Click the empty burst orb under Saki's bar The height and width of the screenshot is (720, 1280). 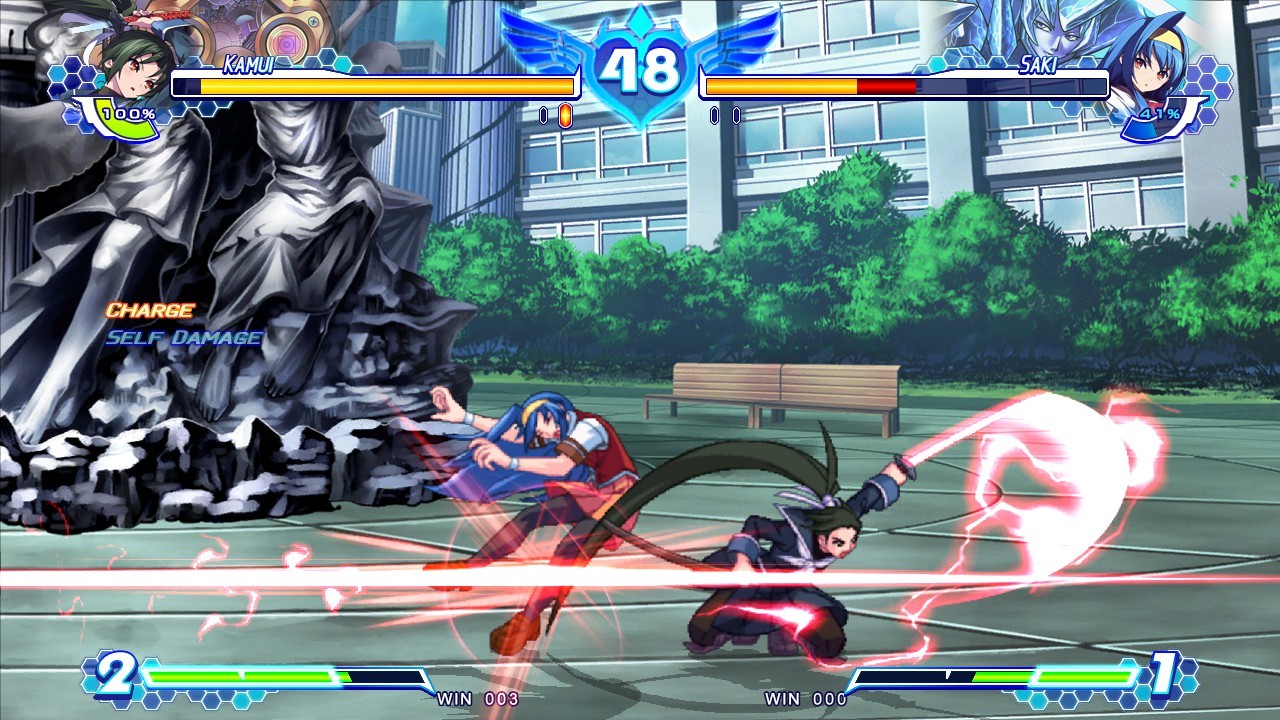coord(714,117)
